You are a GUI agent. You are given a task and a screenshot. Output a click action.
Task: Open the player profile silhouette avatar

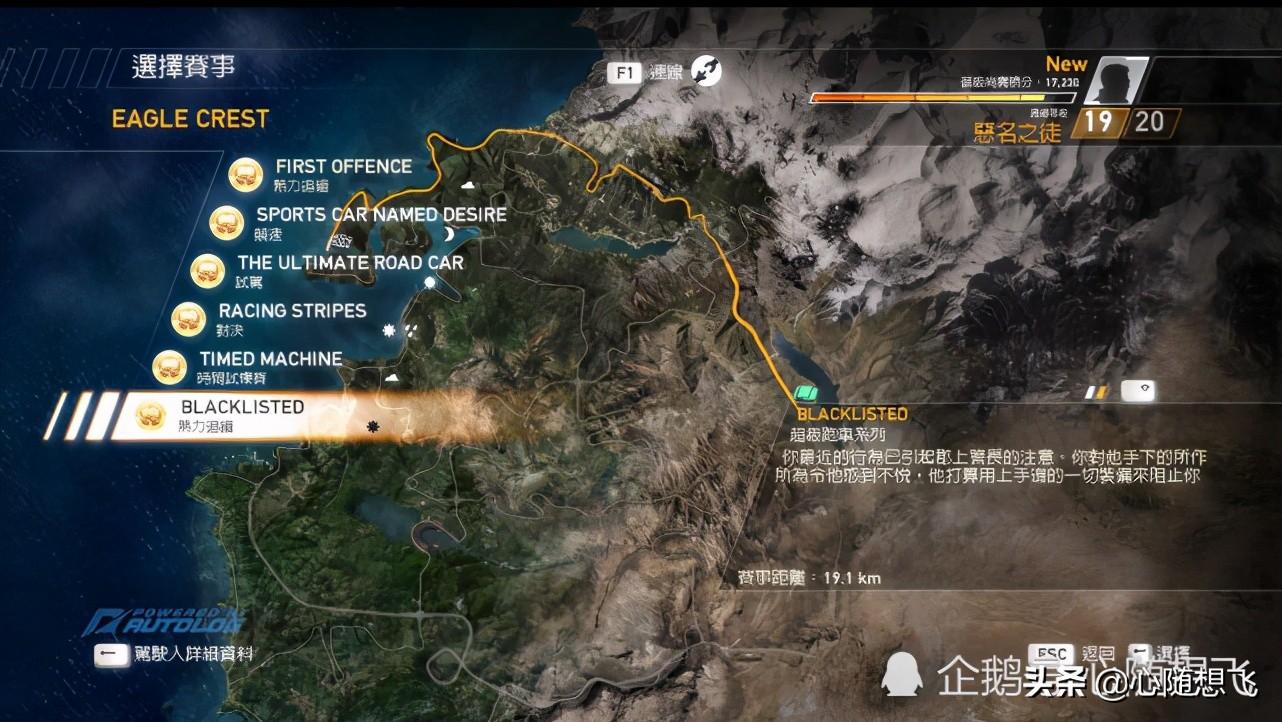(1113, 80)
